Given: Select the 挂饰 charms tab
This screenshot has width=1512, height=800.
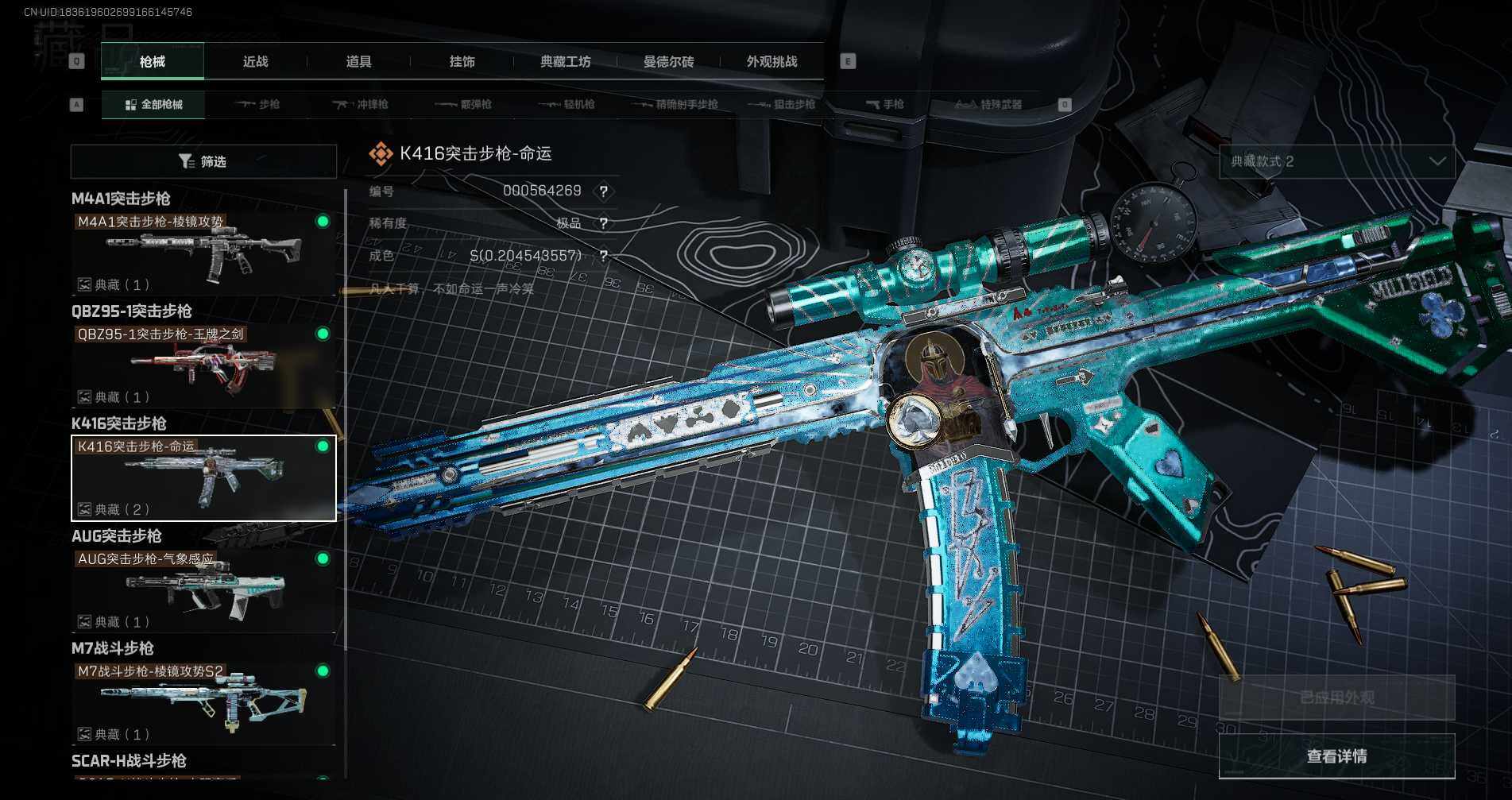Looking at the screenshot, I should [462, 62].
